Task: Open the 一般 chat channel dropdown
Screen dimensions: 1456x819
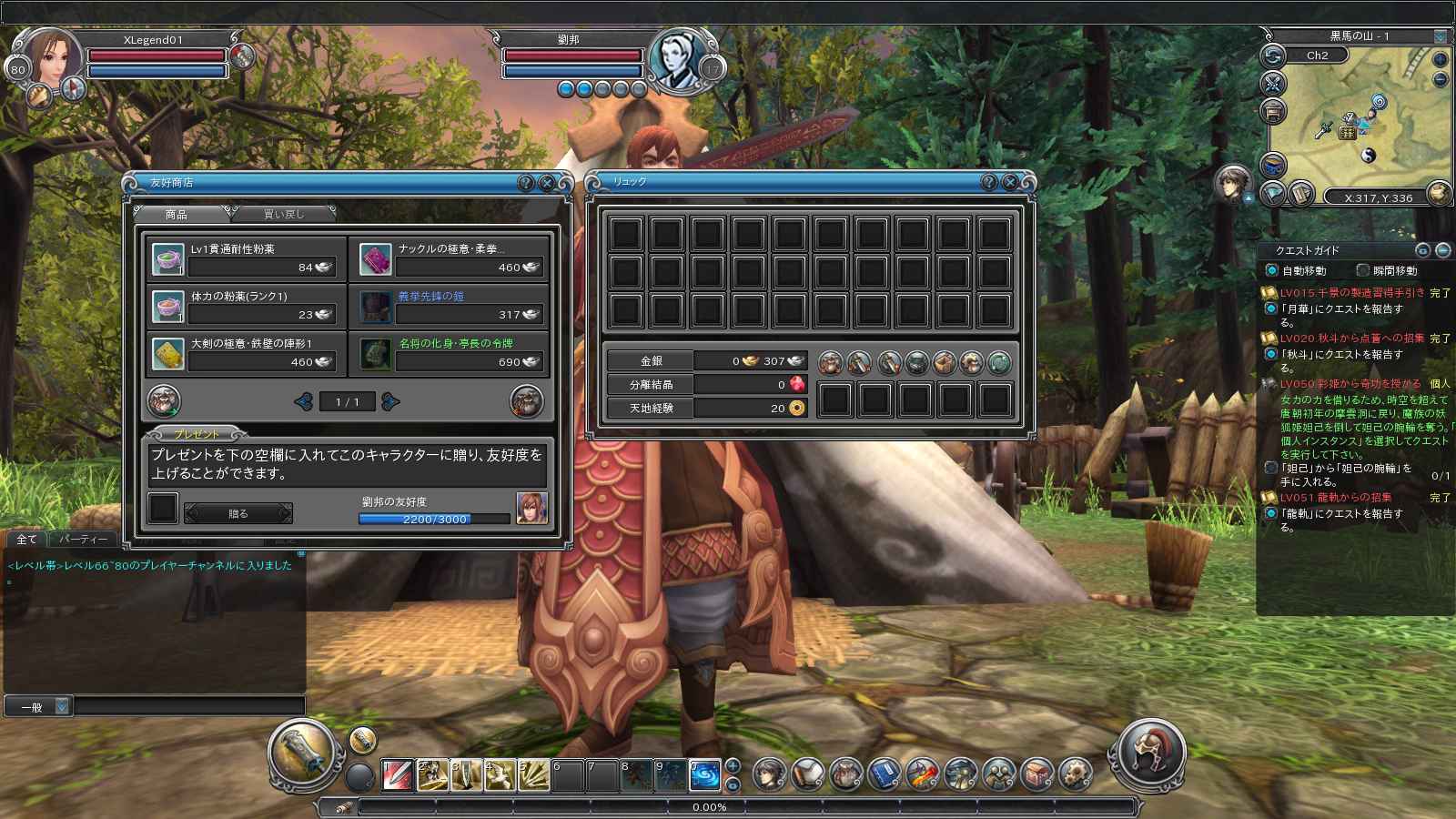Action: click(x=61, y=706)
